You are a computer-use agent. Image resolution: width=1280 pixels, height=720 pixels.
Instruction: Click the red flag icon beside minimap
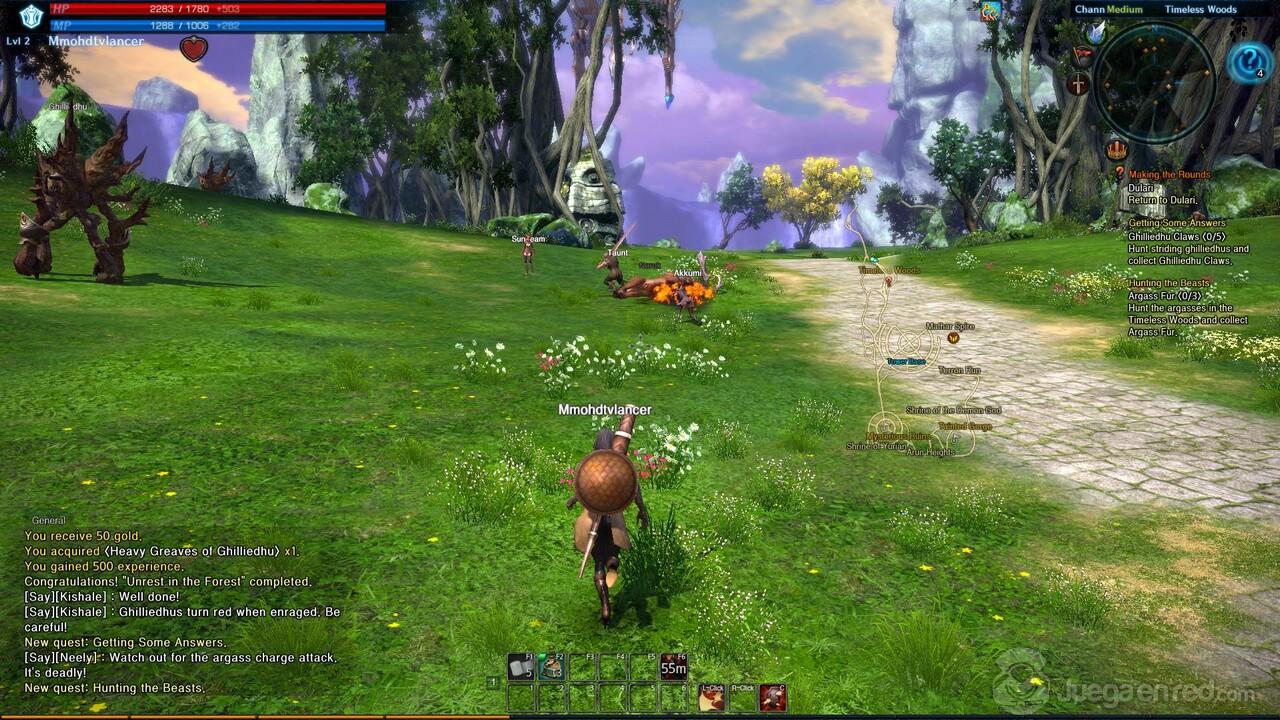pos(1082,56)
